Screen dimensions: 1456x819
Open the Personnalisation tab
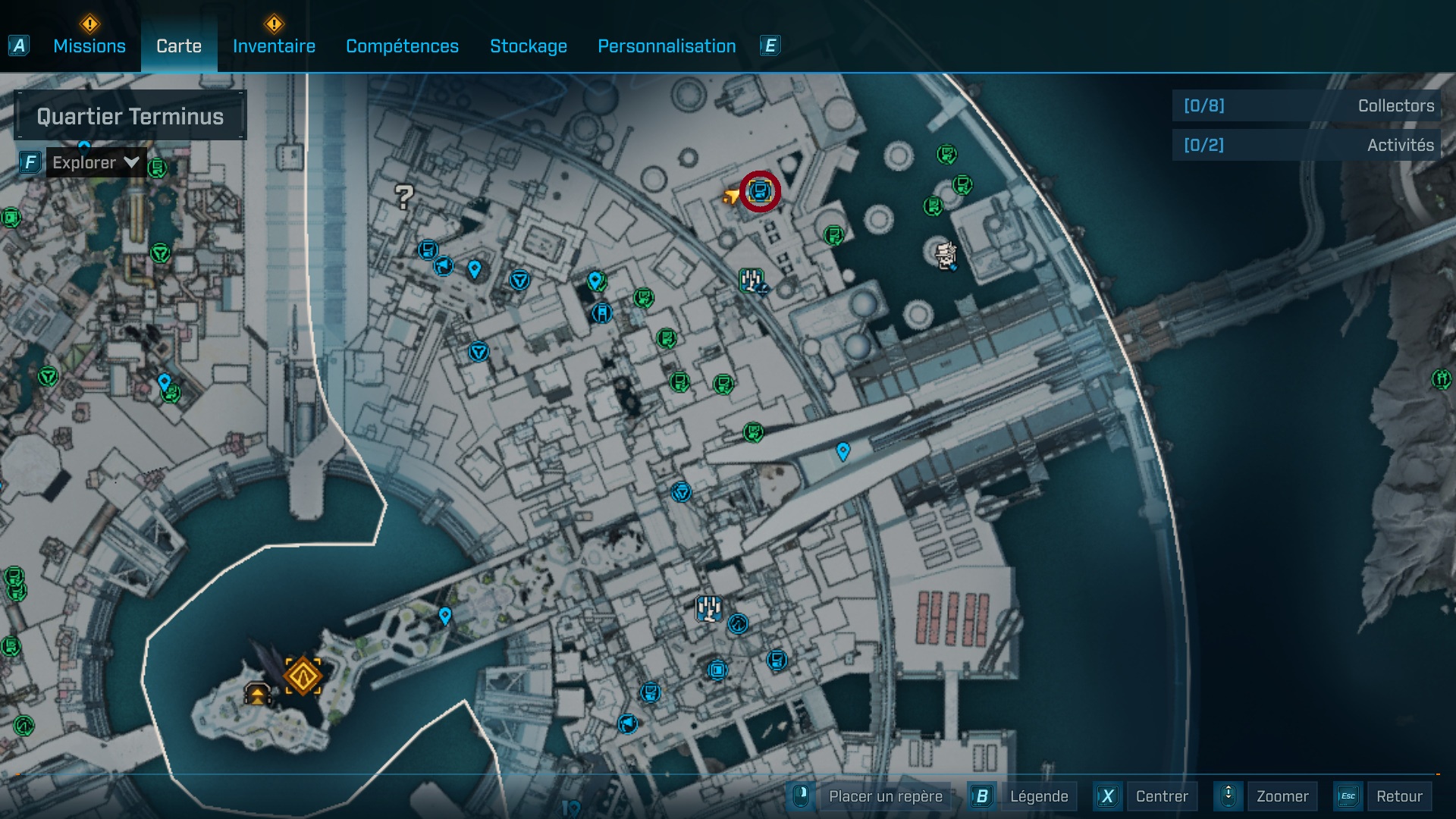[667, 45]
